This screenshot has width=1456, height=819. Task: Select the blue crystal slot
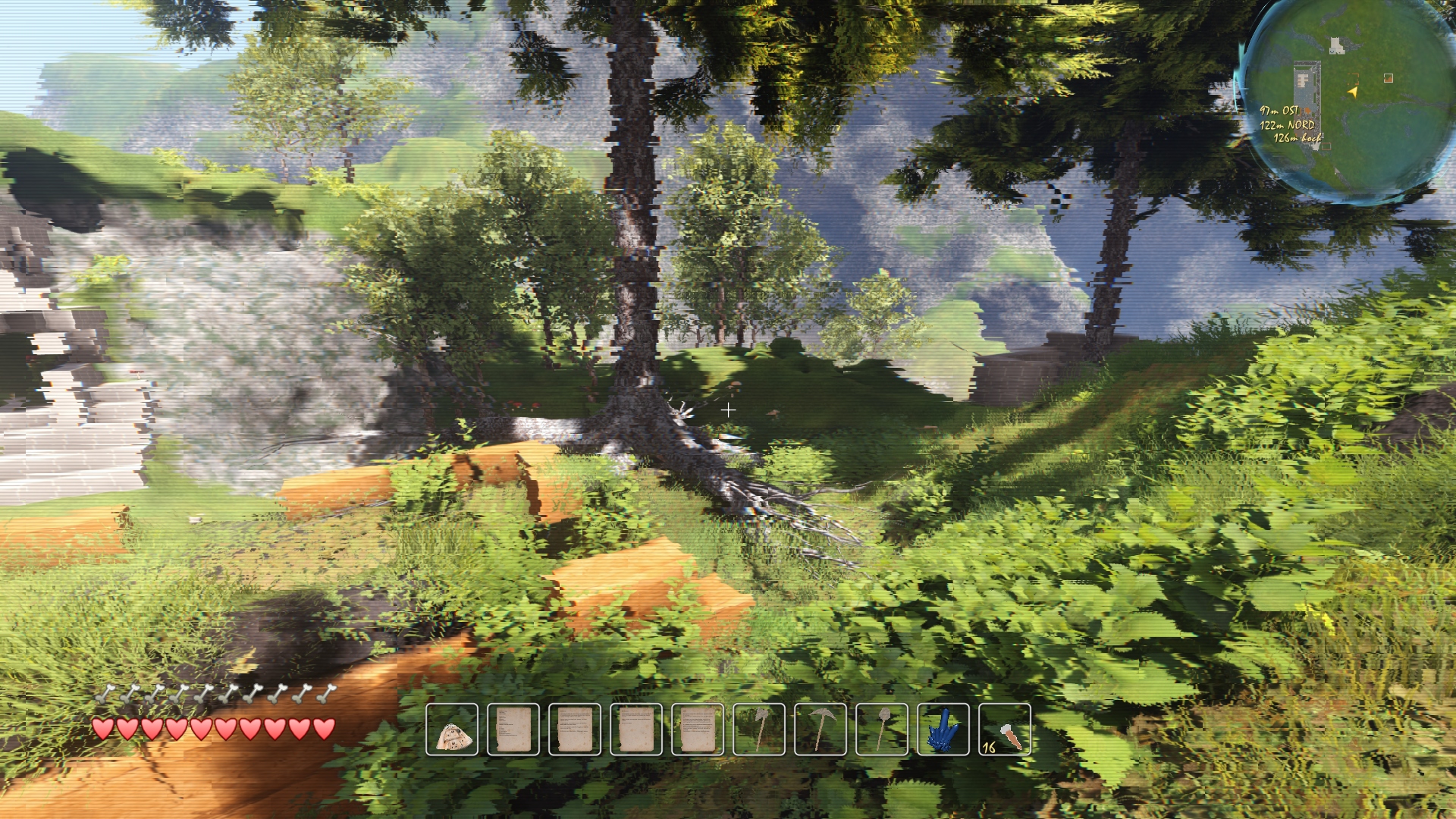tap(943, 730)
